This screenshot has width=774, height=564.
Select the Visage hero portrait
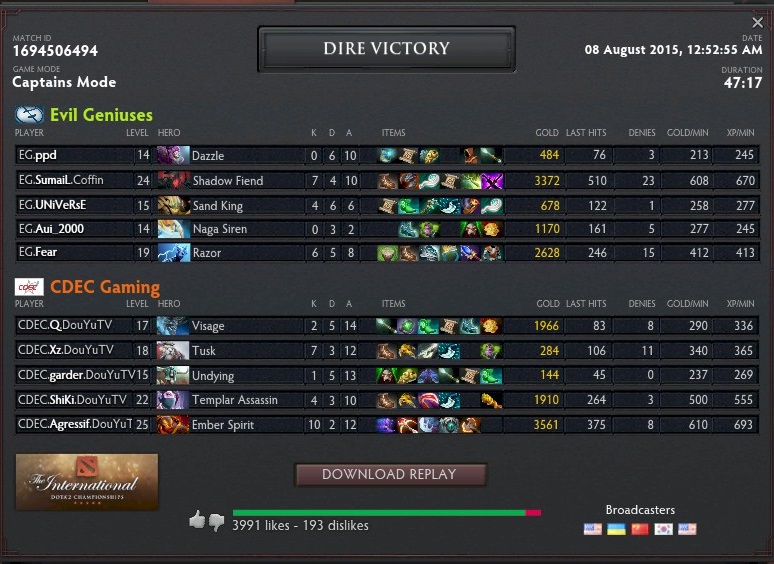coord(173,326)
